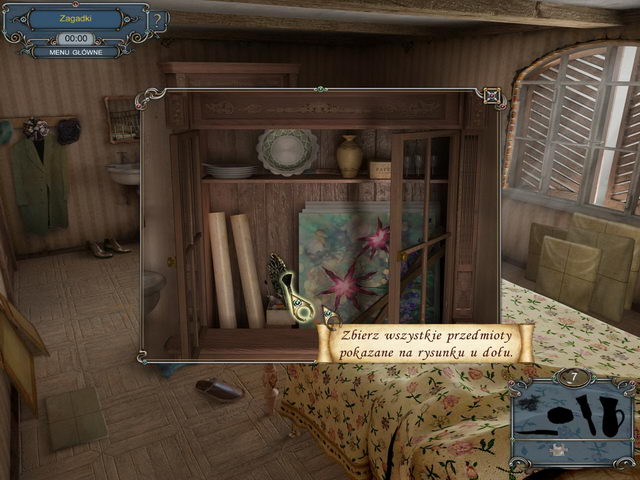Screen dimensions: 640x480
Task: Click the question mark help button
Action: 159,20
